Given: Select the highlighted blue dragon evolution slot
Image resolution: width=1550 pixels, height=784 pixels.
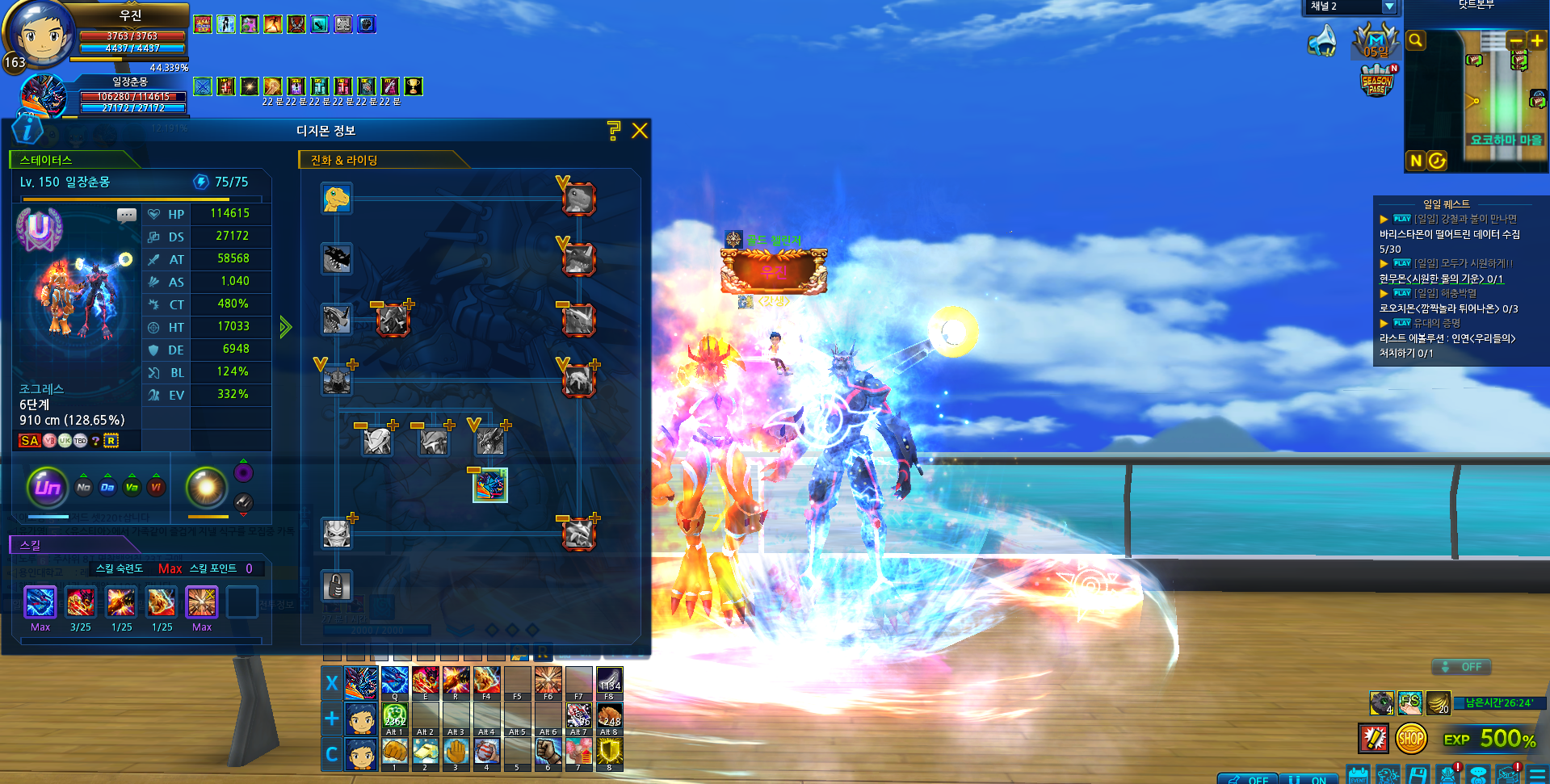Looking at the screenshot, I should pyautogui.click(x=490, y=485).
